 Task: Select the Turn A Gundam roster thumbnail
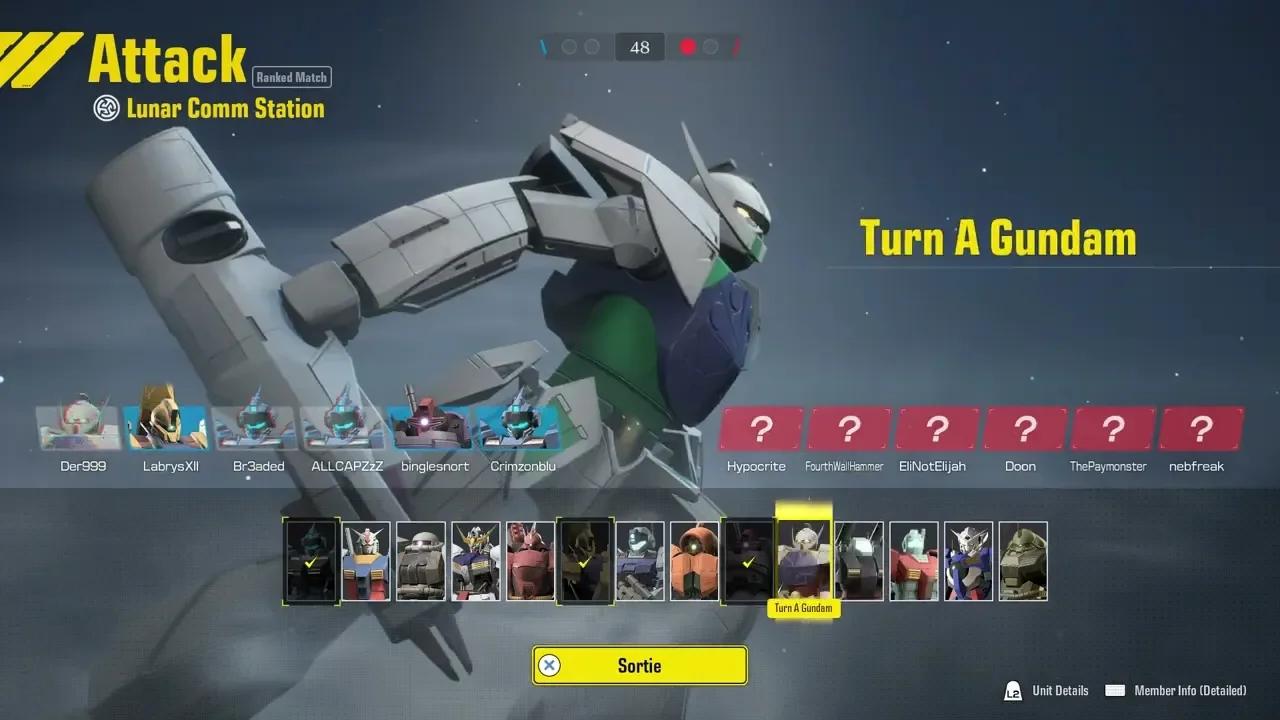pyautogui.click(x=803, y=558)
